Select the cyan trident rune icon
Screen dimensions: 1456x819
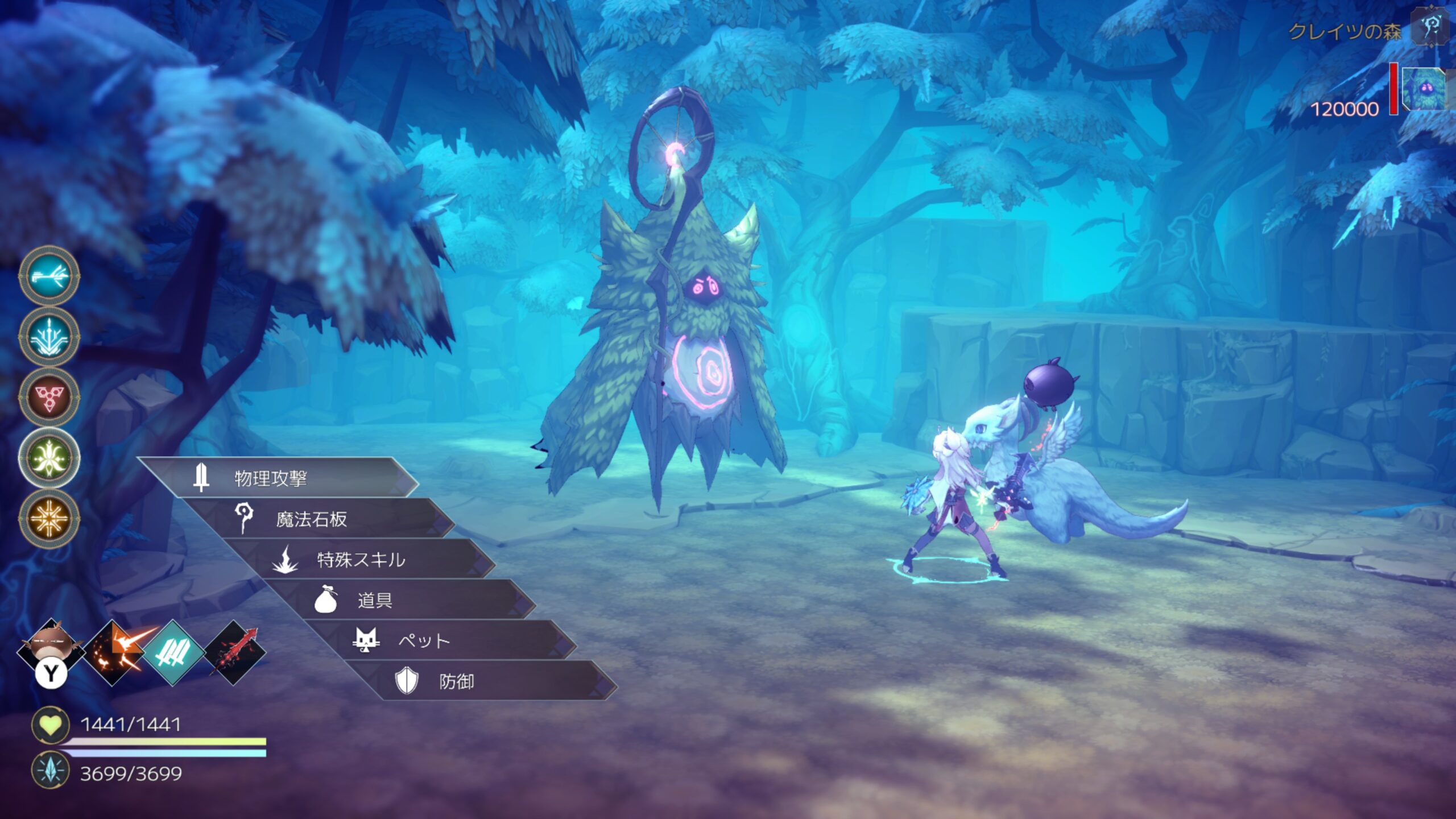49,337
